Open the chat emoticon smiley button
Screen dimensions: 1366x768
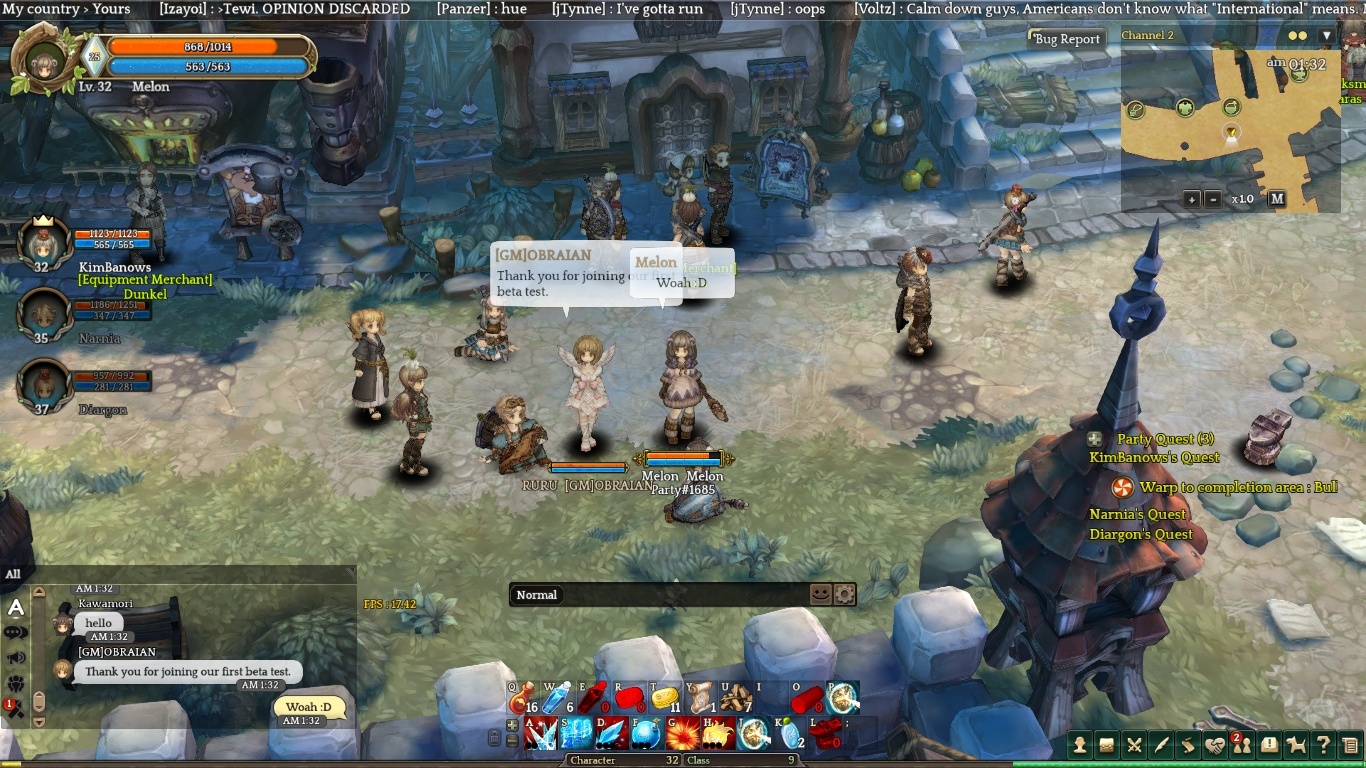coord(821,594)
